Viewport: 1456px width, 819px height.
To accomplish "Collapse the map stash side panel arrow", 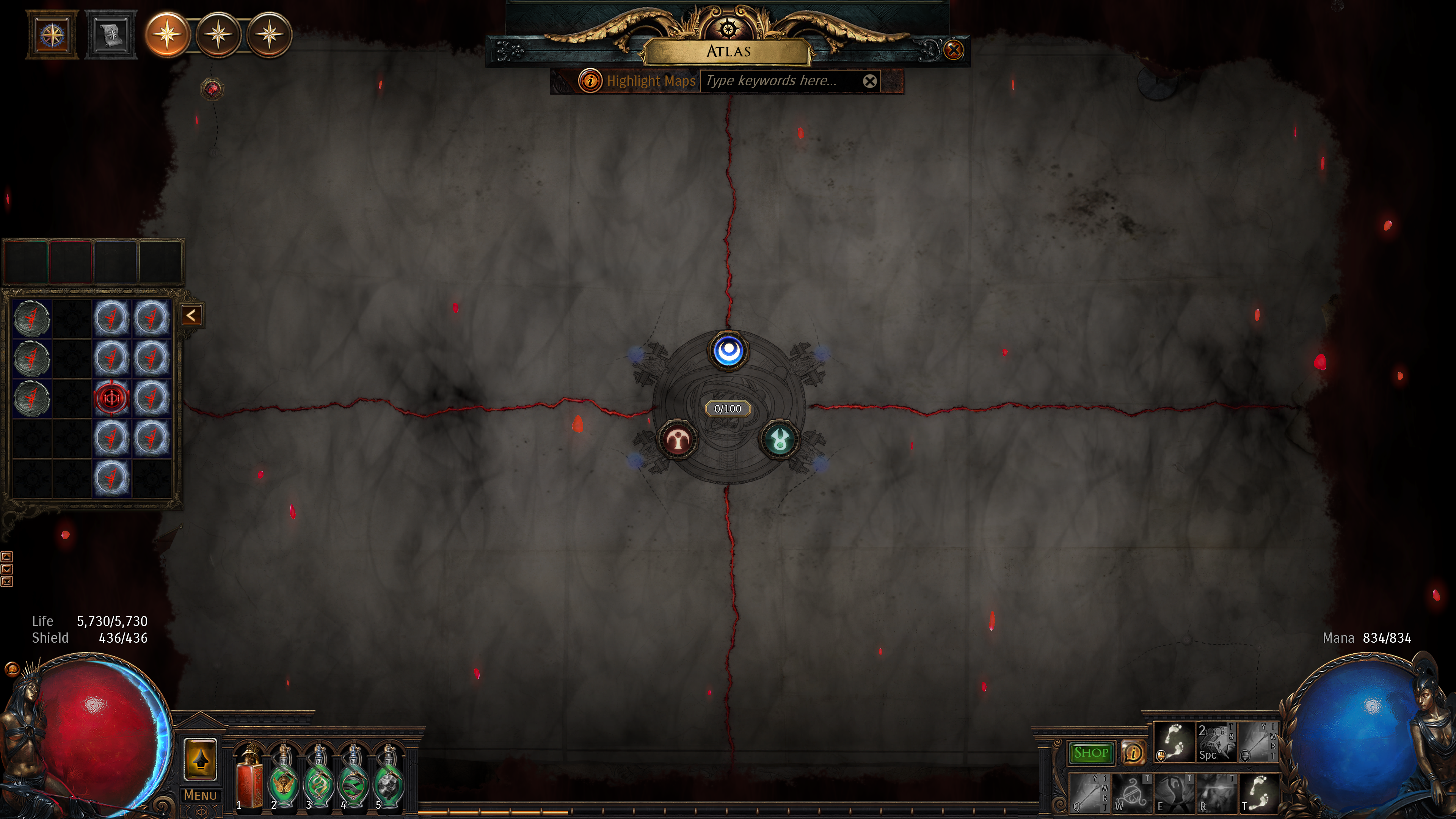I will [191, 315].
